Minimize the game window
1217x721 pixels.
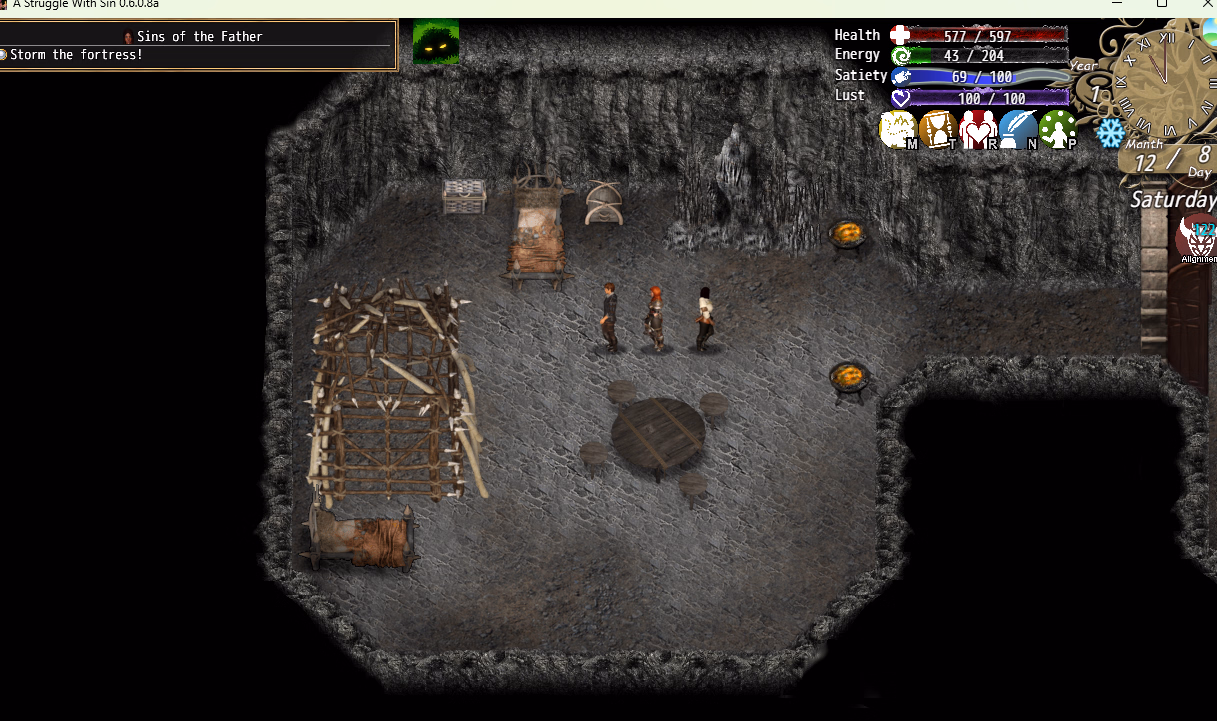point(1116,4)
